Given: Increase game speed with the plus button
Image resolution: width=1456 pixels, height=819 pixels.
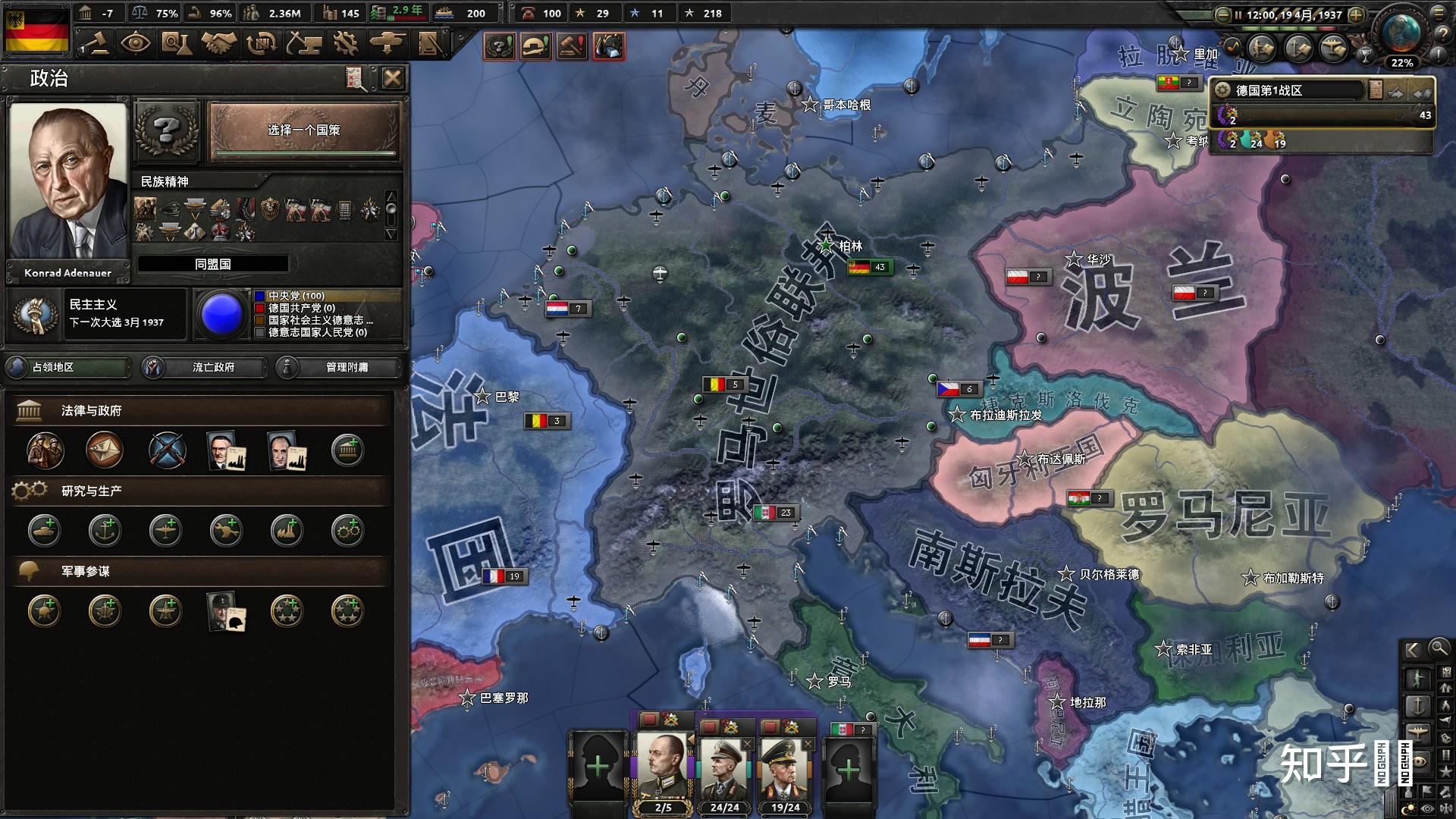Looking at the screenshot, I should 1356,14.
